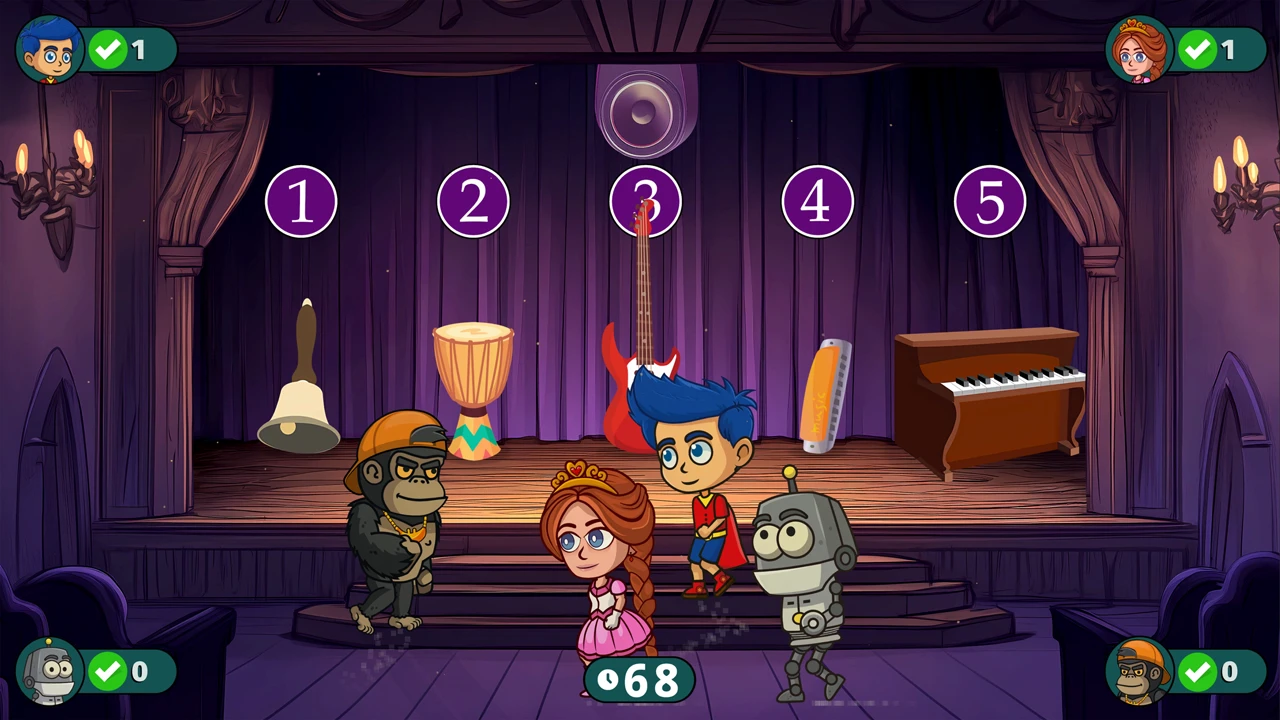This screenshot has width=1280, height=720.
Task: Click the blue-haired boy player portrait
Action: pyautogui.click(x=50, y=50)
